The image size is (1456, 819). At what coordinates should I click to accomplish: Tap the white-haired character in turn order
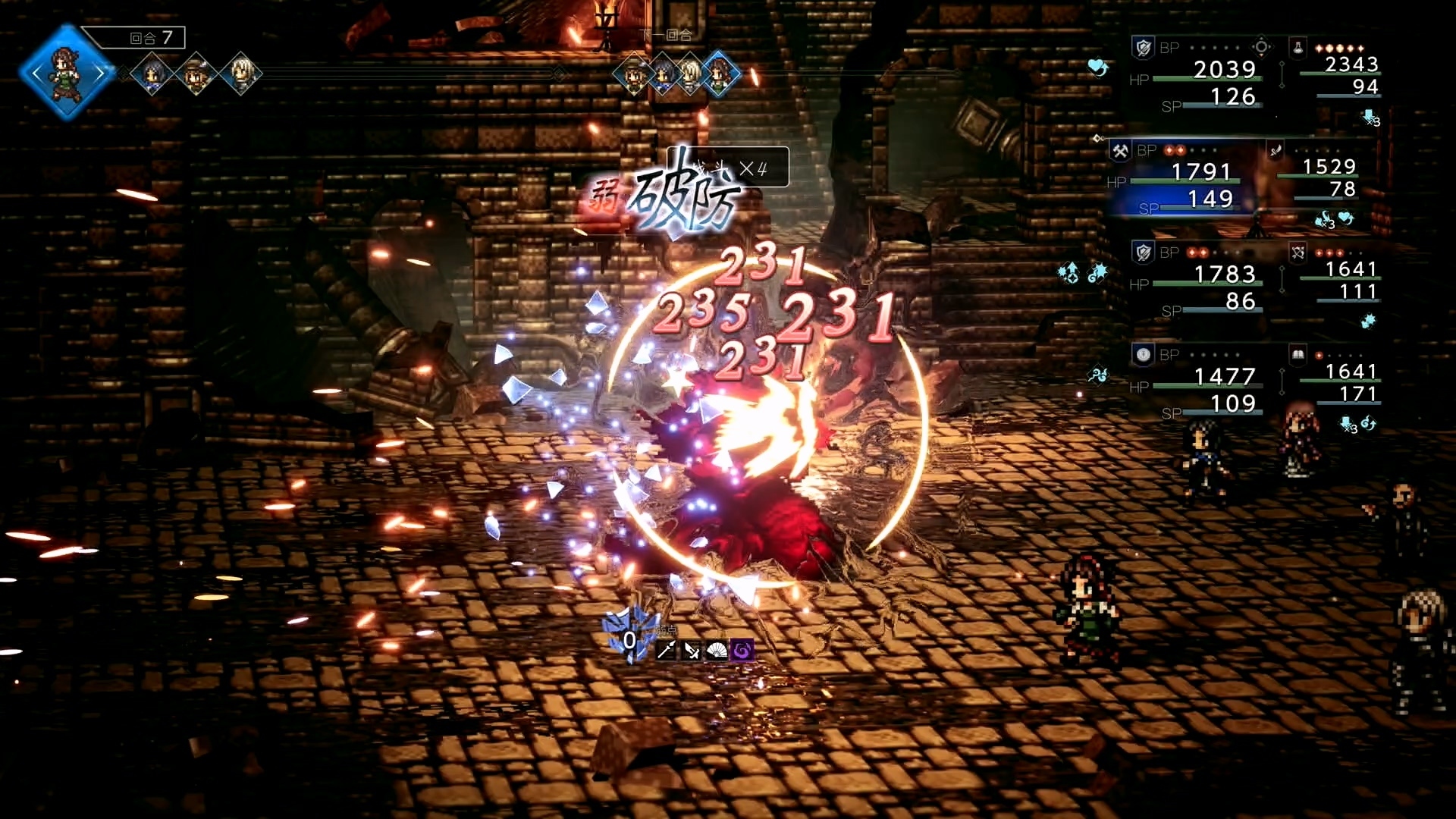click(241, 74)
